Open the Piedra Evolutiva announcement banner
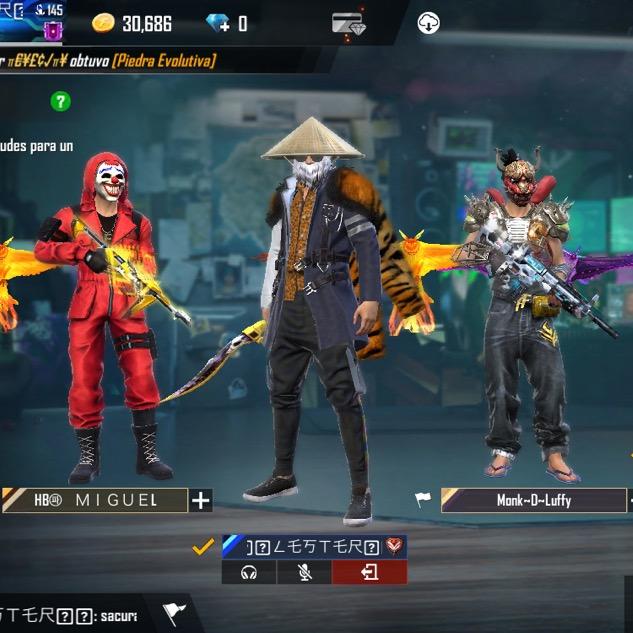The width and height of the screenshot is (633, 633). click(x=110, y=62)
